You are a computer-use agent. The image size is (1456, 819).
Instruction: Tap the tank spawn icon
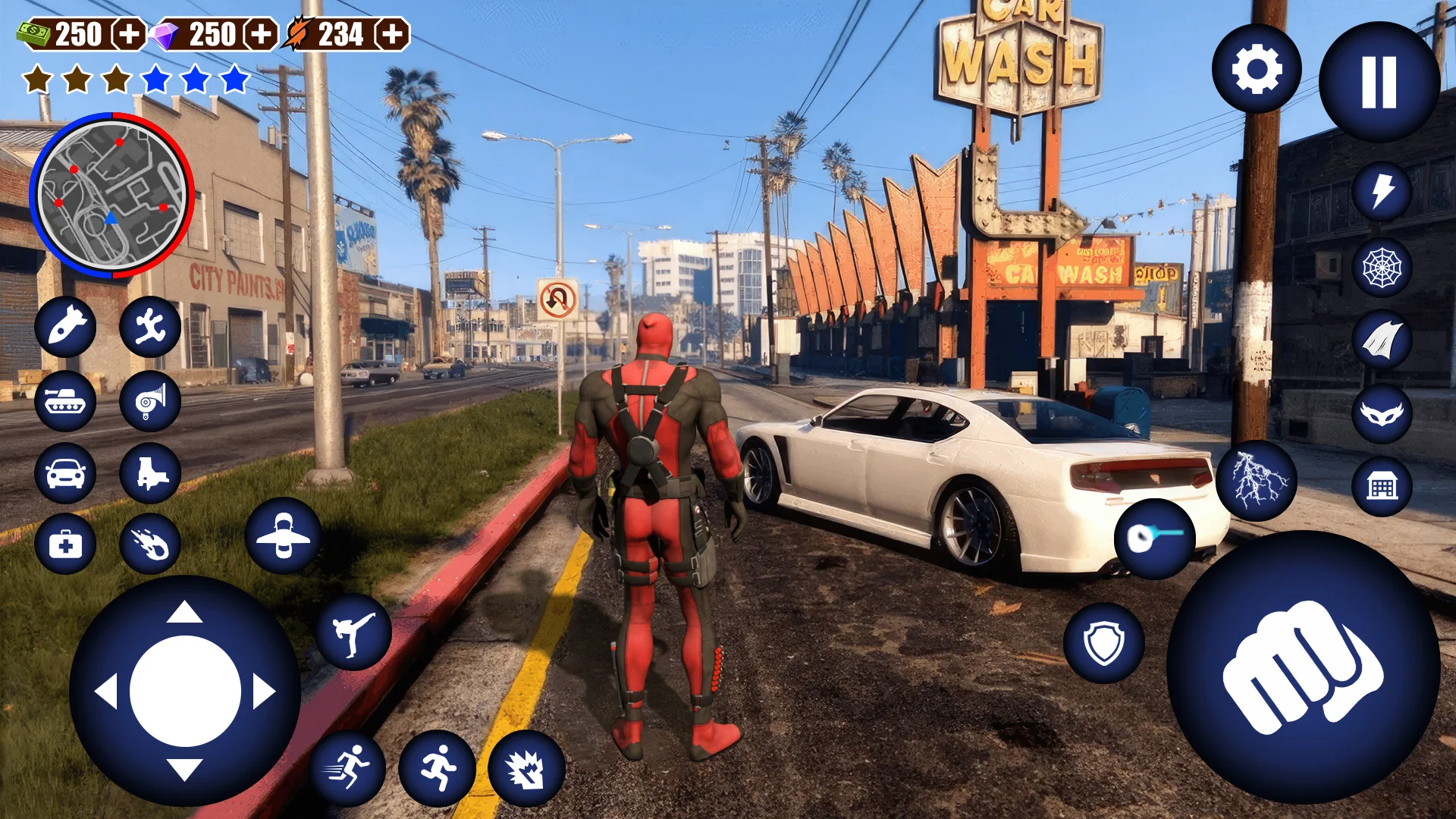[65, 401]
